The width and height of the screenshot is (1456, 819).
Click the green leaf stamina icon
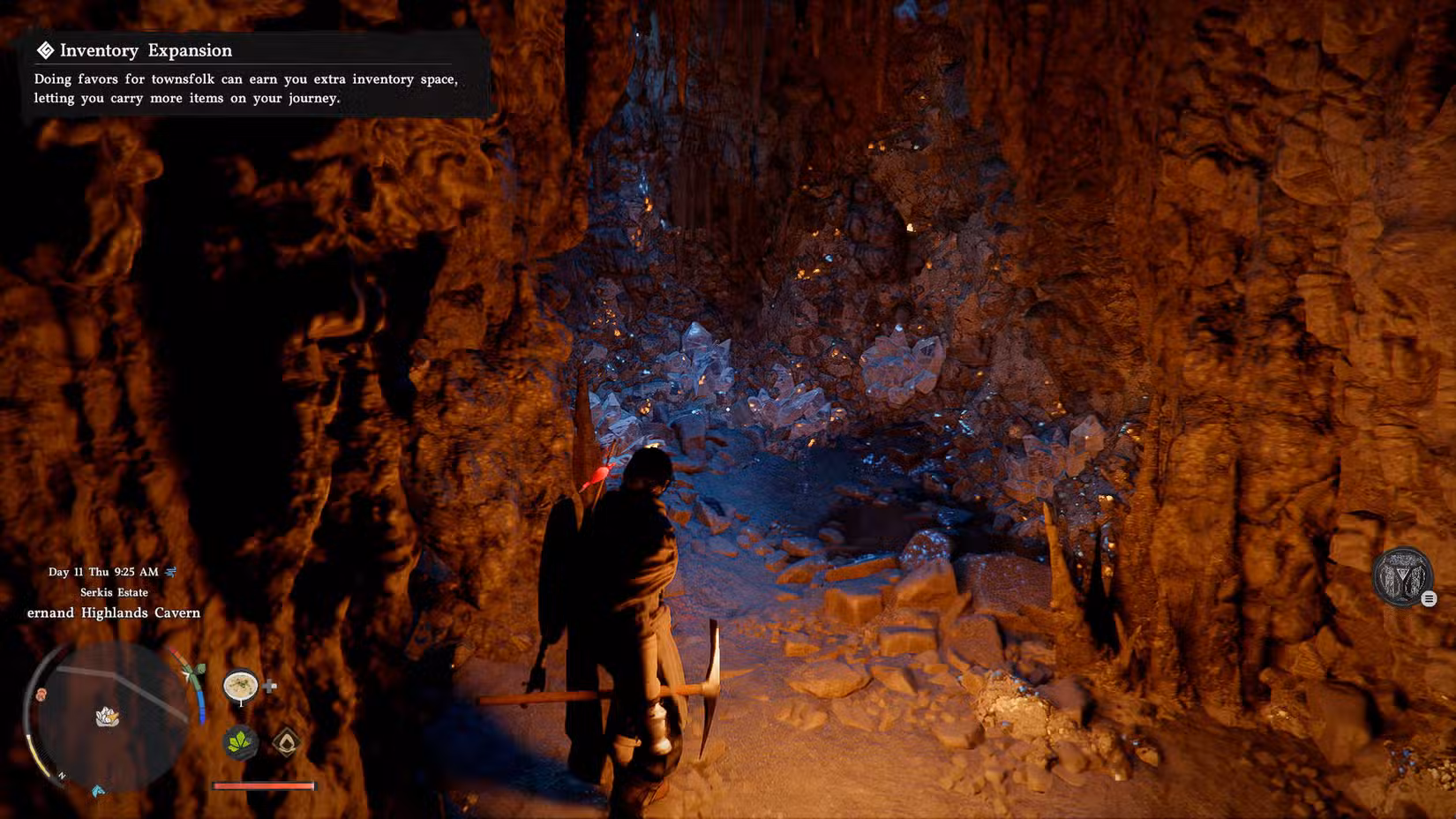click(240, 743)
